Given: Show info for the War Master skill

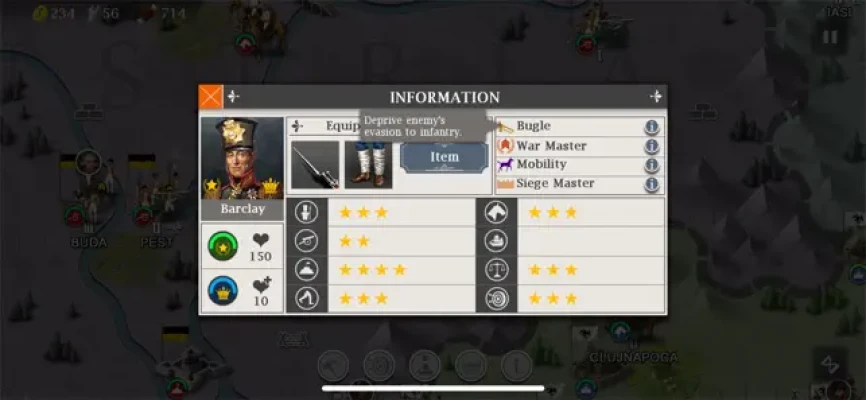Looking at the screenshot, I should [651, 146].
